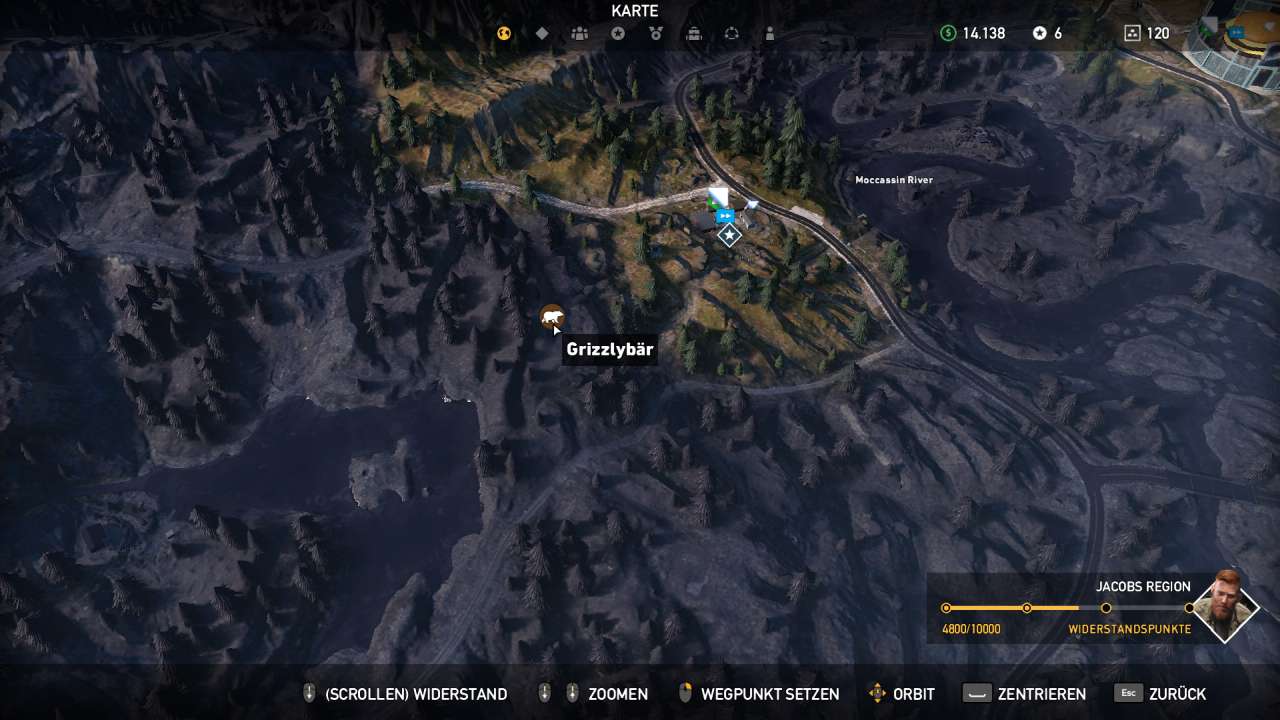1280x720 pixels.
Task: Switch to the medal tab
Action: pos(656,33)
